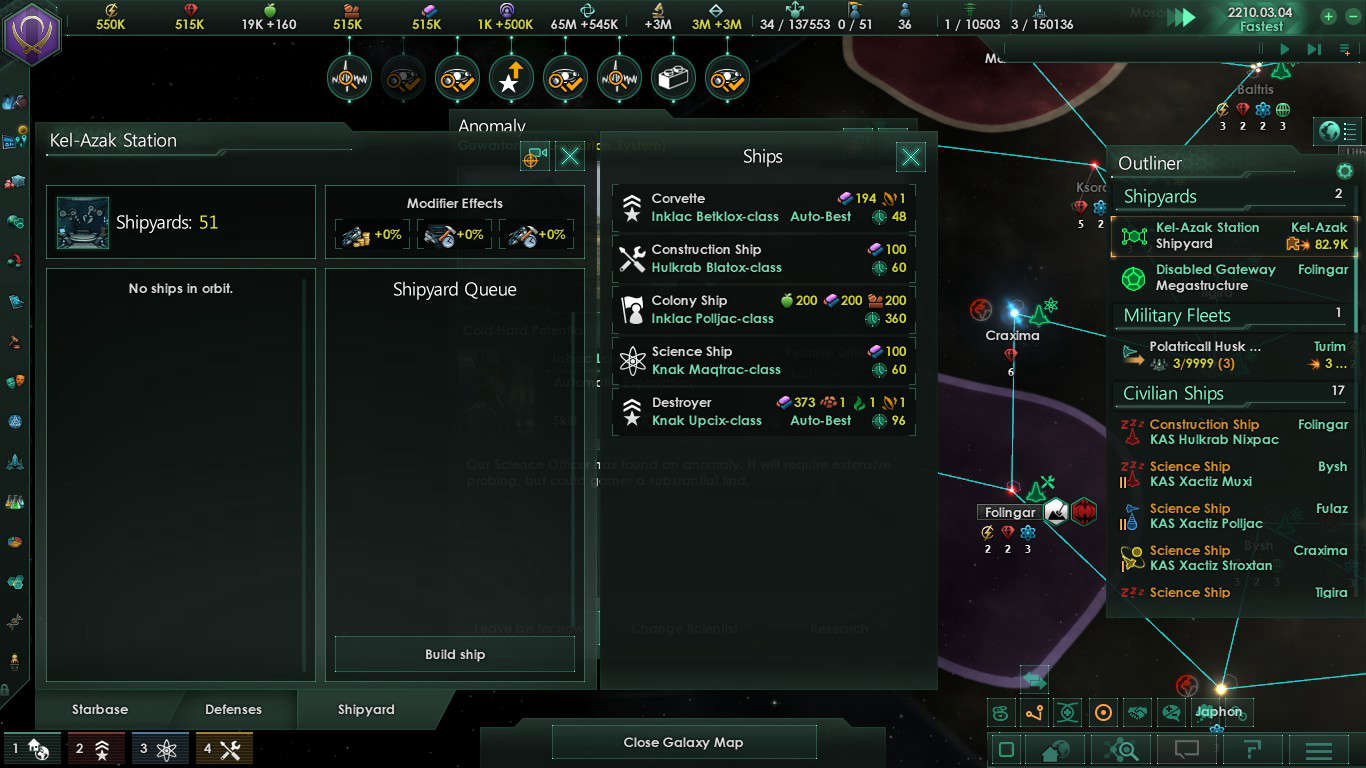The width and height of the screenshot is (1366, 768).
Task: Click the building-block construction notification icon
Action: click(x=673, y=78)
